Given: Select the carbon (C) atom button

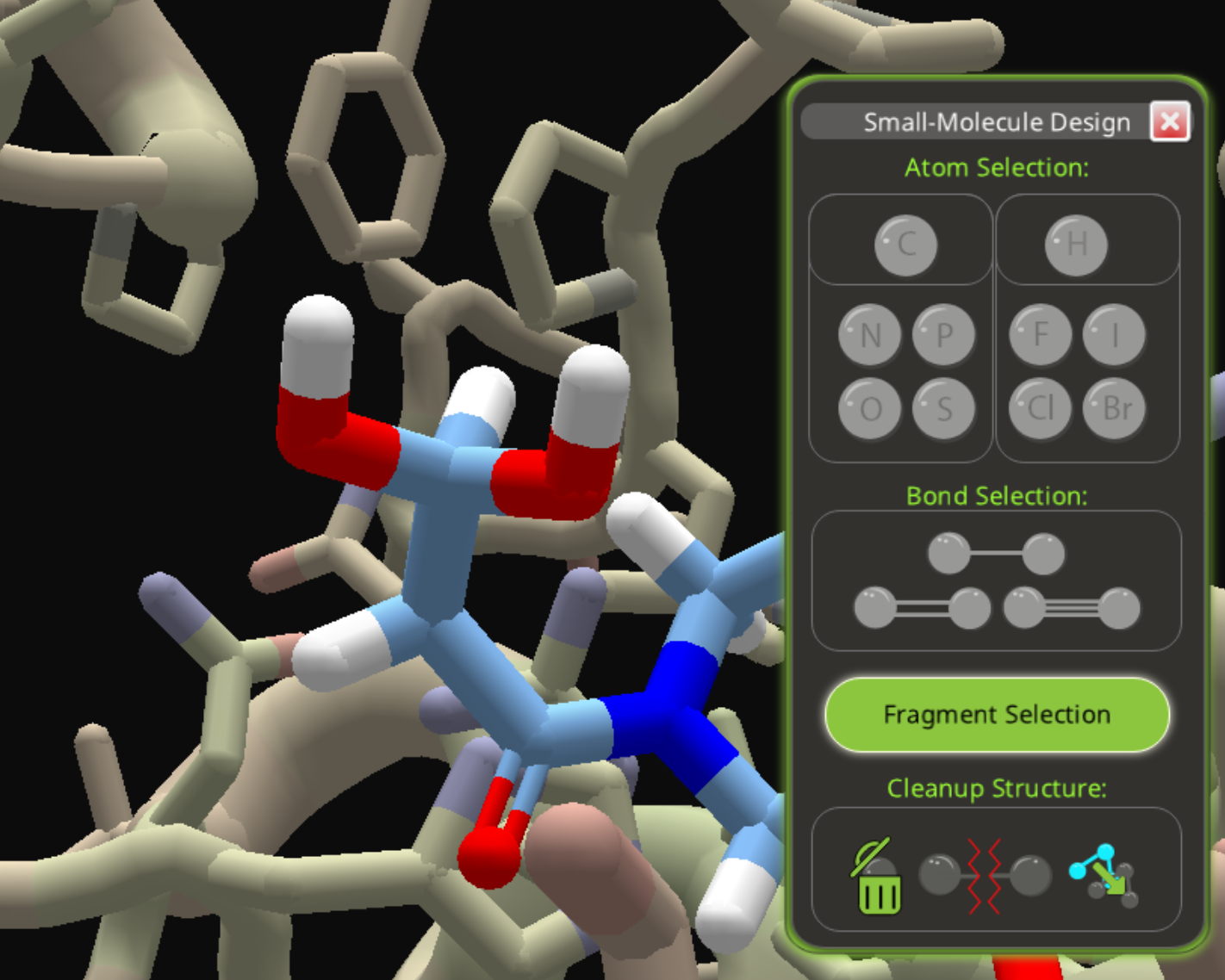Looking at the screenshot, I should click(905, 245).
